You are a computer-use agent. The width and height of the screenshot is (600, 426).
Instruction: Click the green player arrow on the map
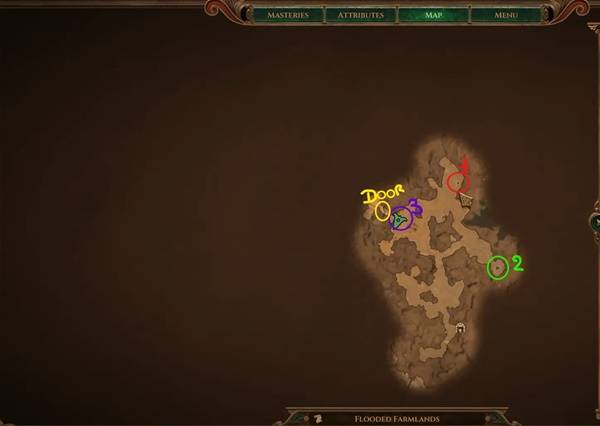[x=400, y=218]
